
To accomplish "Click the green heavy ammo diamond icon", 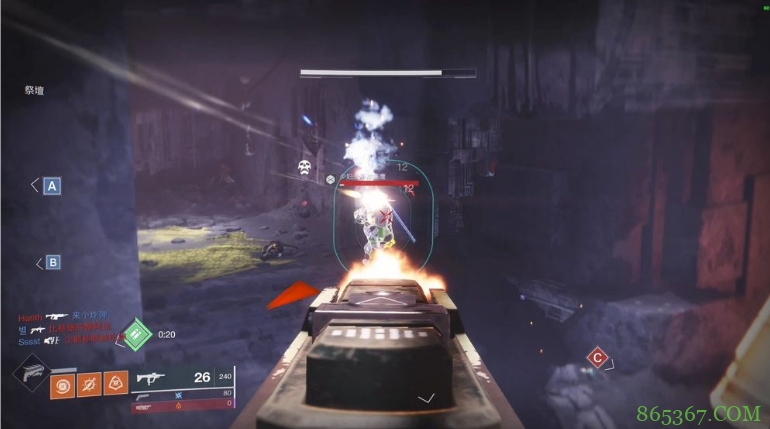I will pos(138,335).
